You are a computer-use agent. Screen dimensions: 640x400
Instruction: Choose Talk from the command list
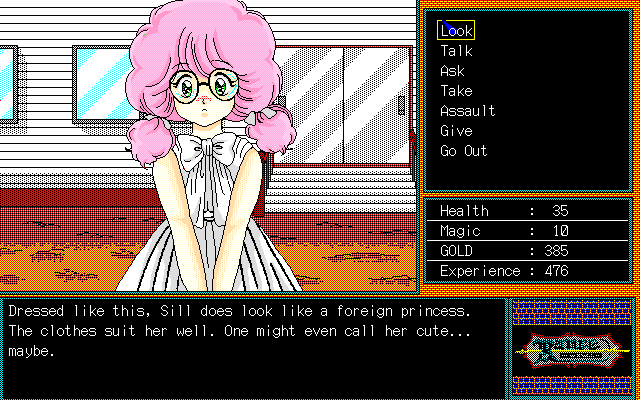click(x=456, y=51)
